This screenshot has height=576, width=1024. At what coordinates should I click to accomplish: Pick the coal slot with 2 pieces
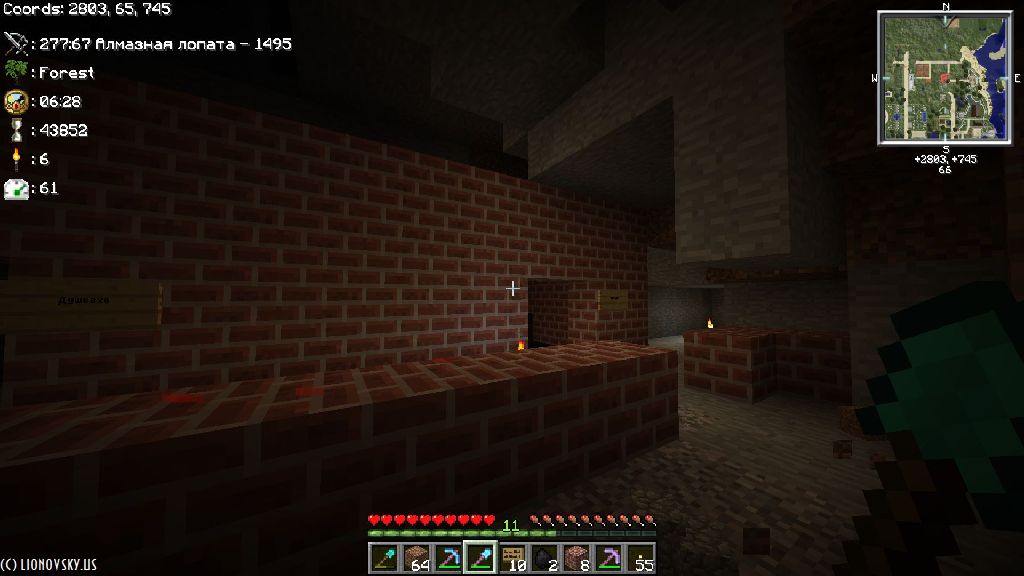click(545, 558)
